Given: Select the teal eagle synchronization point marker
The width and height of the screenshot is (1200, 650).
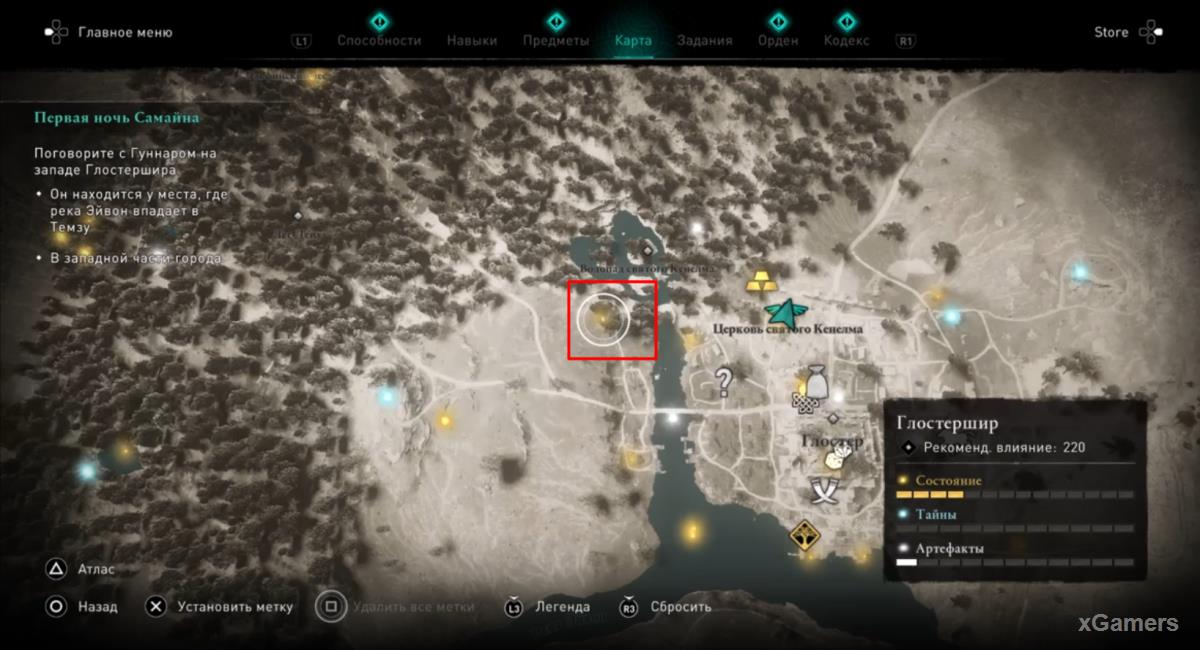Looking at the screenshot, I should pos(786,313).
